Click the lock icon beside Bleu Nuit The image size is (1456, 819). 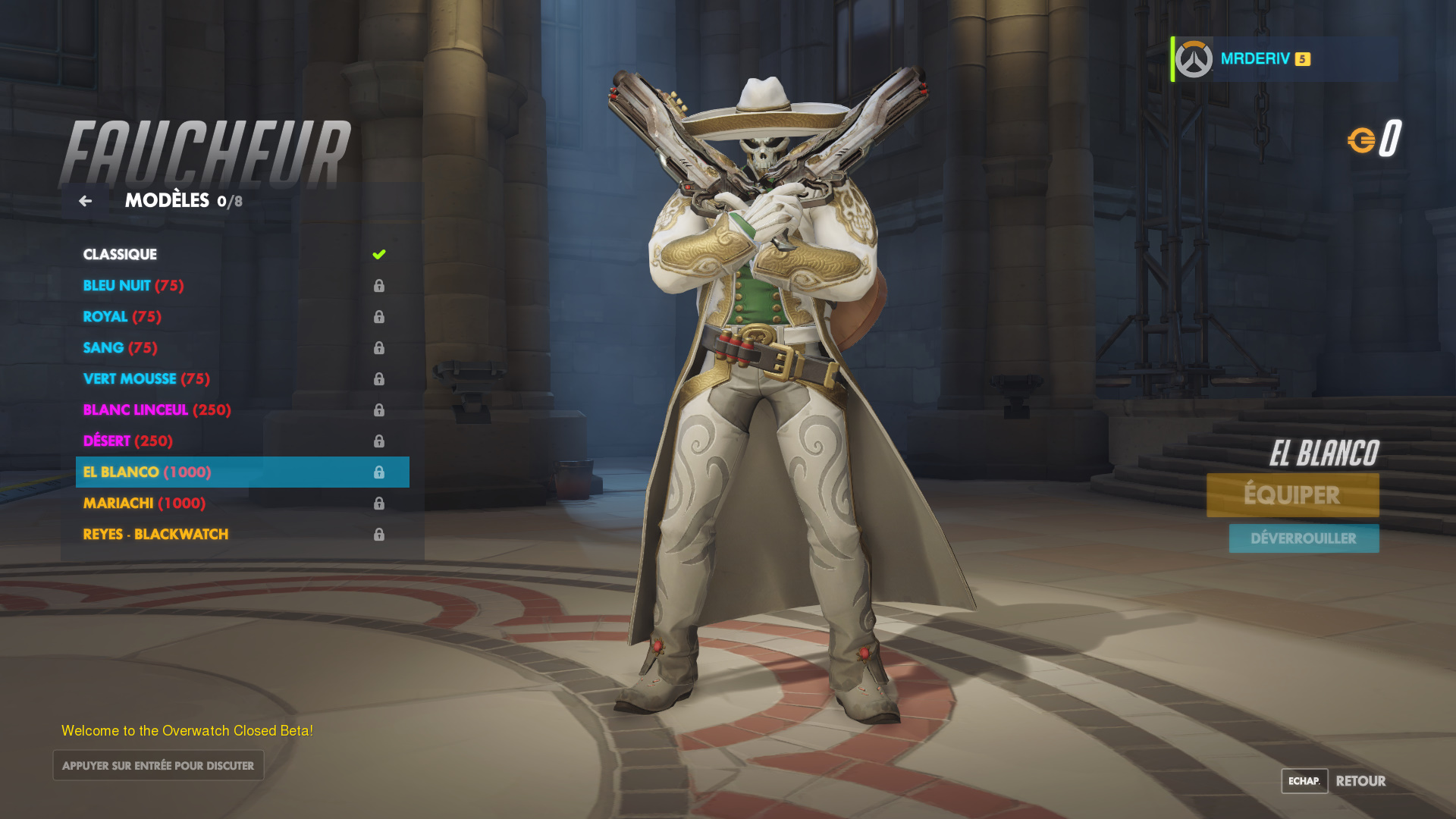coord(379,286)
